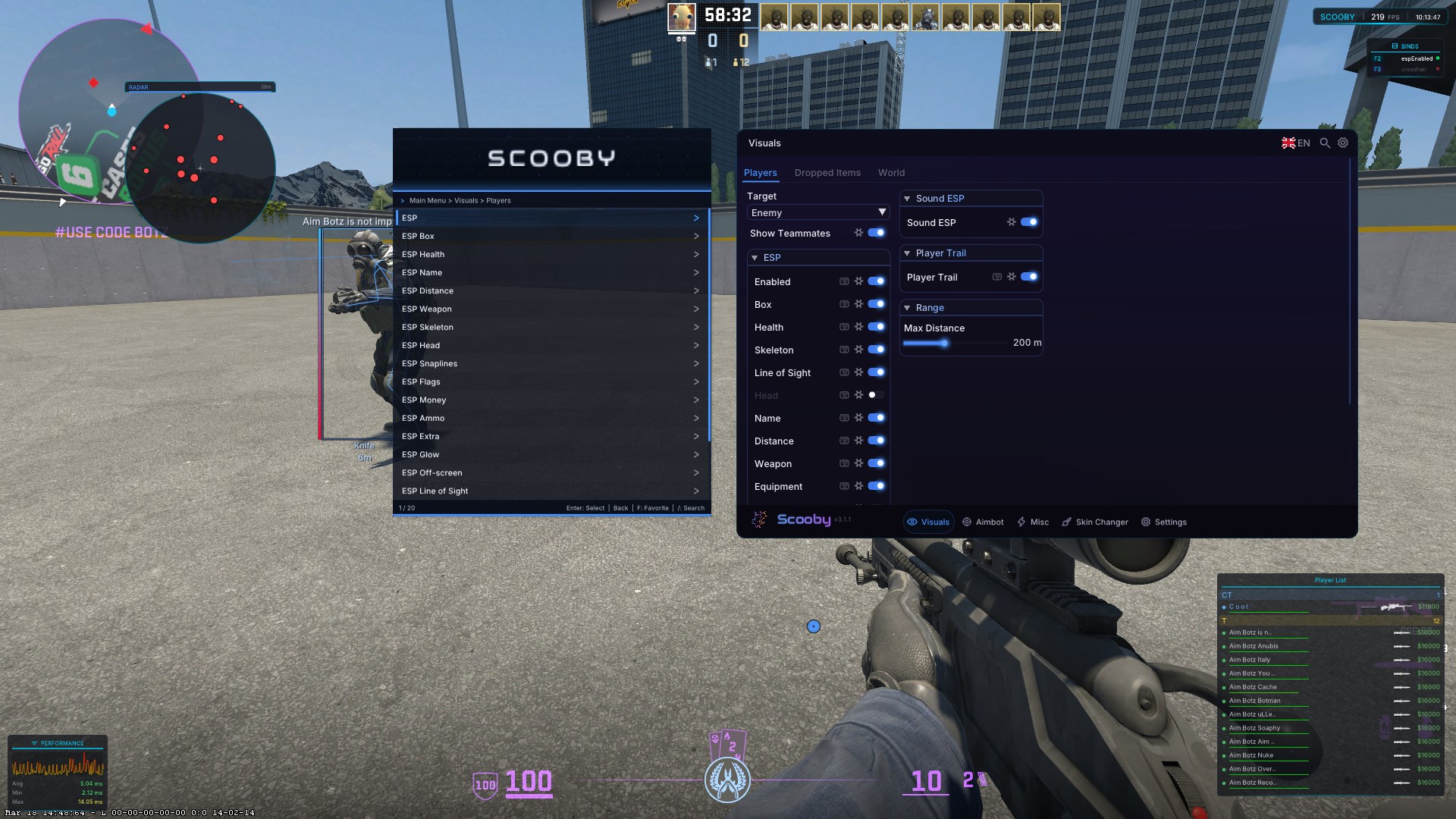Open gear options beside Sound ESP

(1011, 222)
